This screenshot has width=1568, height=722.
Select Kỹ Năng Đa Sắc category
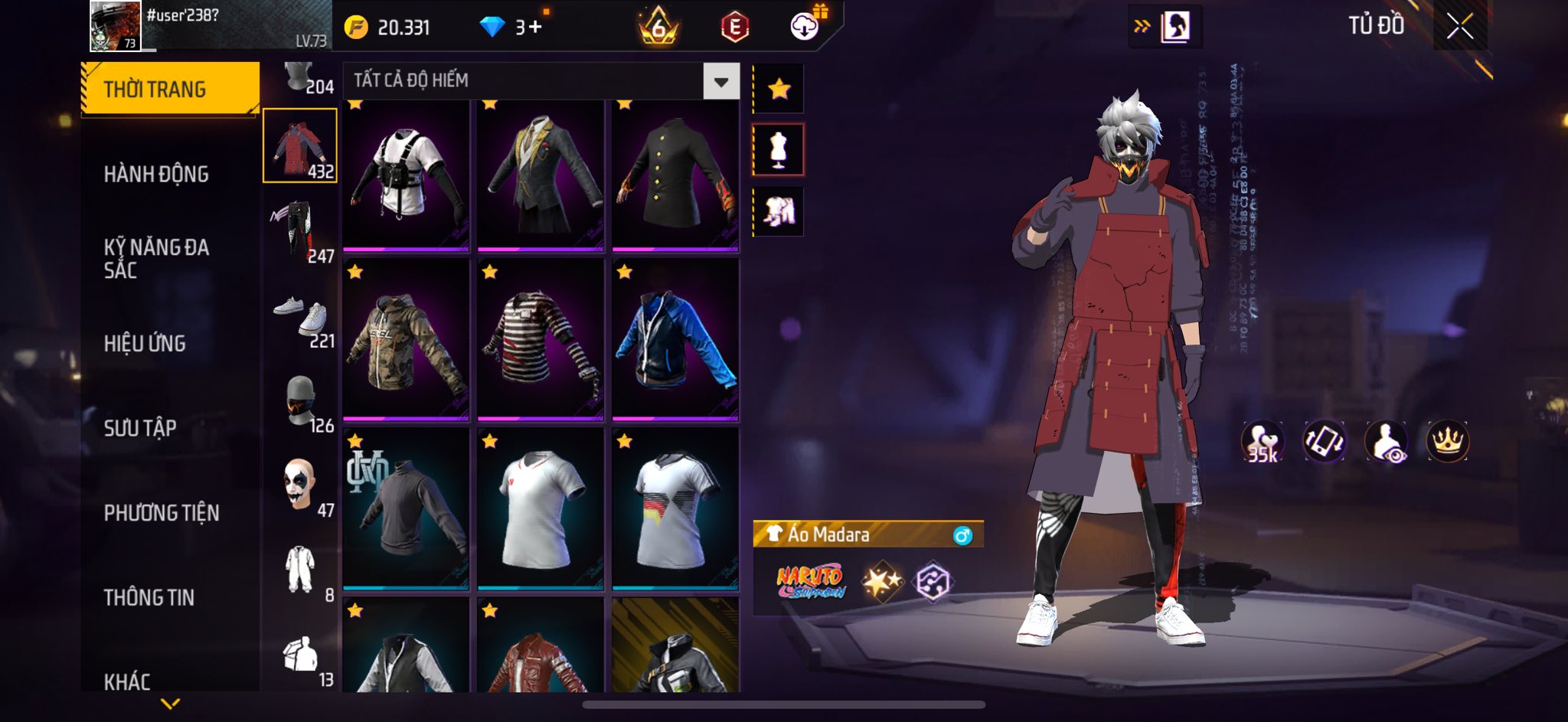[156, 258]
